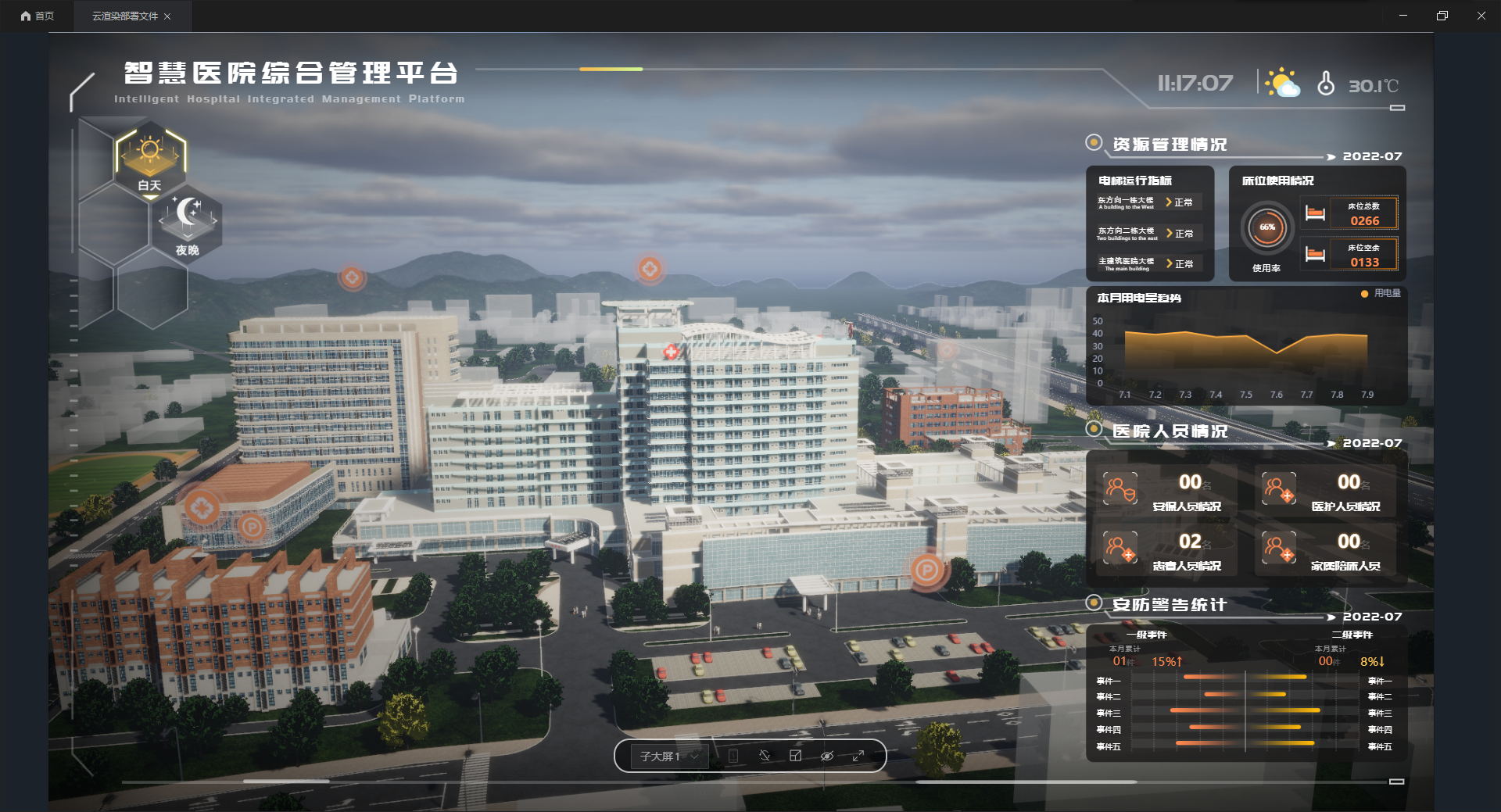Select the 主建筑医院大楼 elevator row
The image size is (1501, 812).
(1148, 264)
